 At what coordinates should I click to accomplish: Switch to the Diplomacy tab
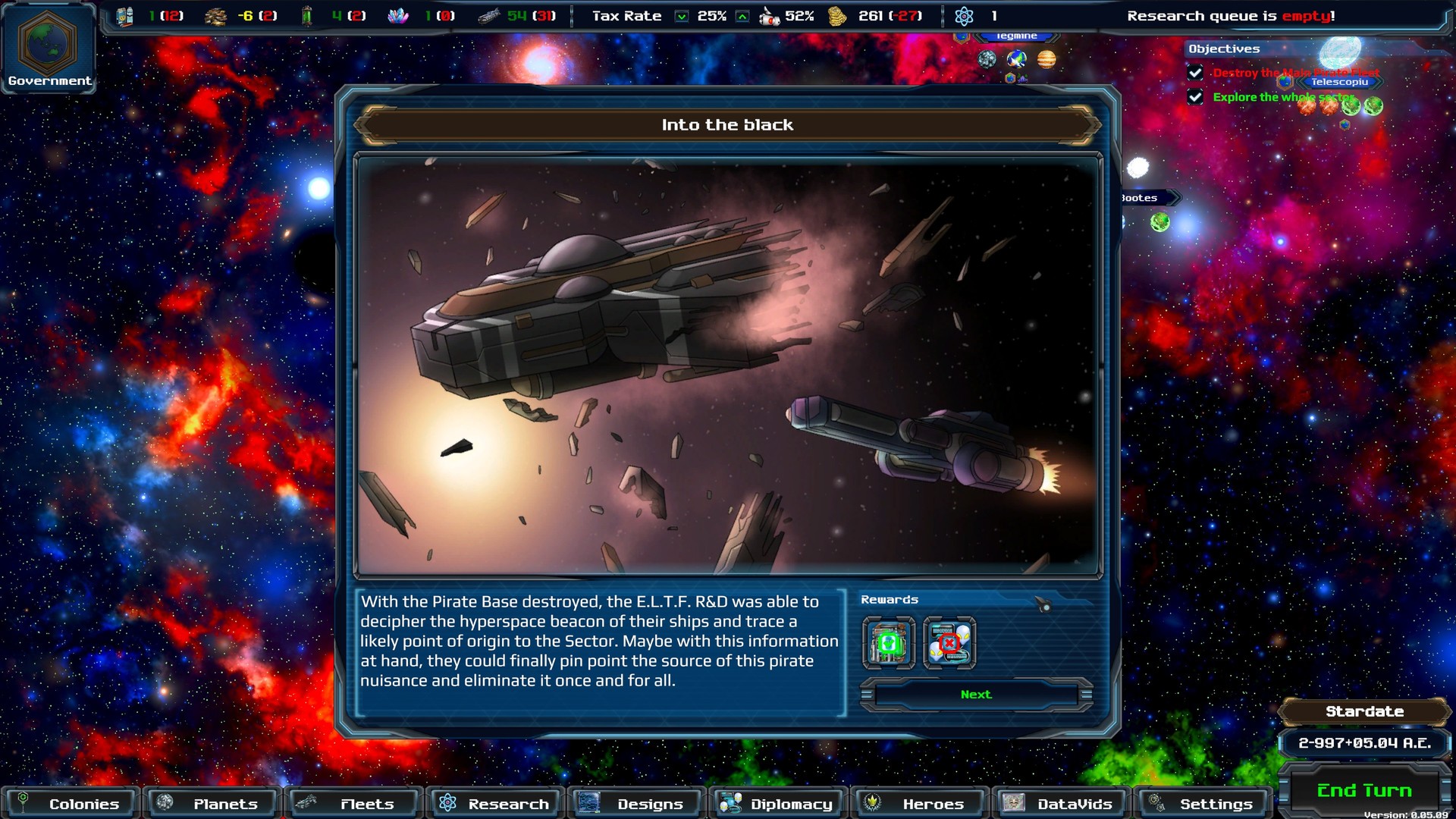(x=777, y=804)
